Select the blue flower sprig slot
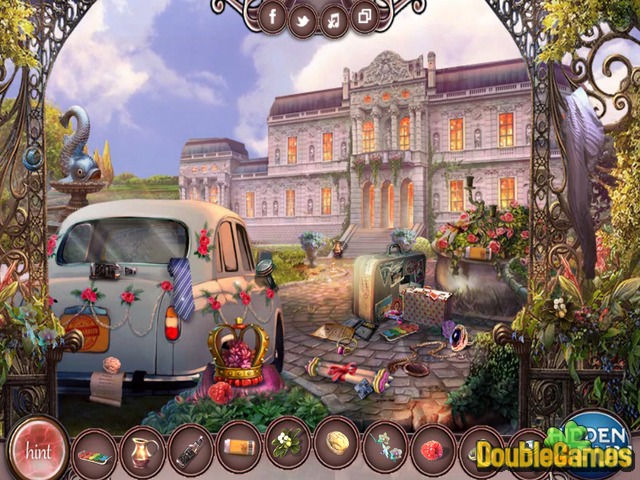The height and width of the screenshot is (480, 640). pyautogui.click(x=384, y=450)
